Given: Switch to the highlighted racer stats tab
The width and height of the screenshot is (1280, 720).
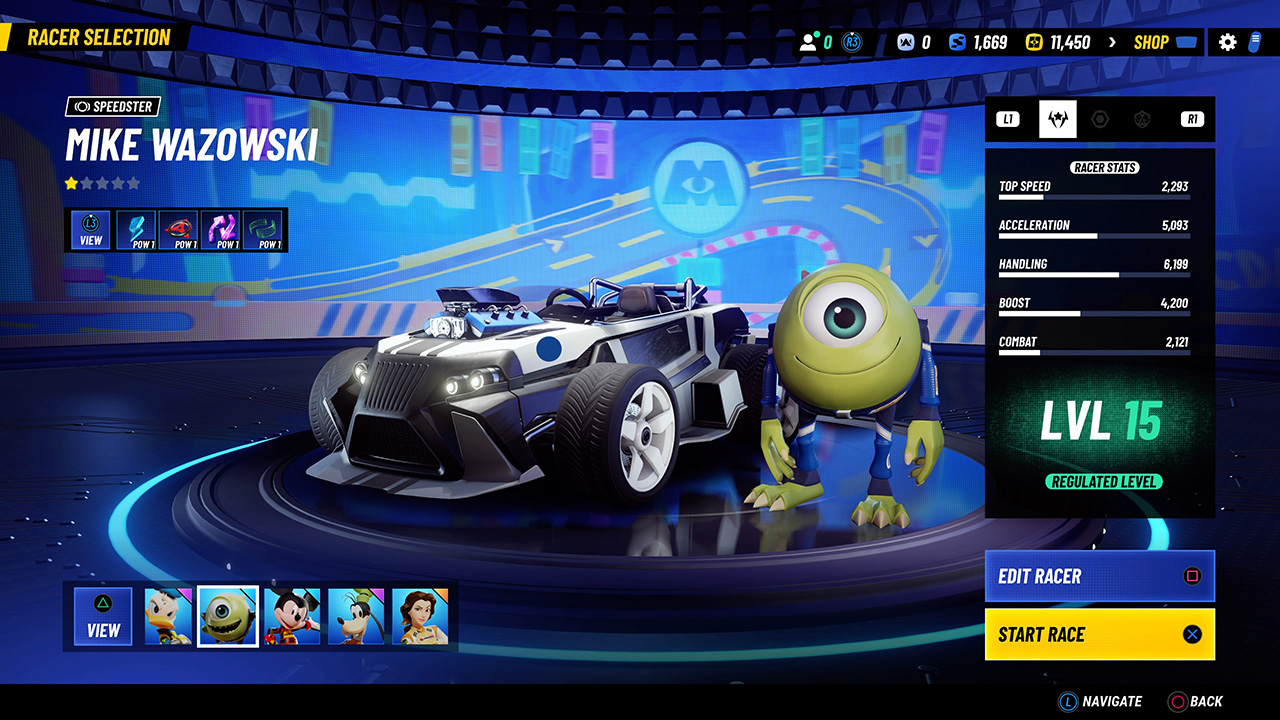Looking at the screenshot, I should click(x=1057, y=119).
